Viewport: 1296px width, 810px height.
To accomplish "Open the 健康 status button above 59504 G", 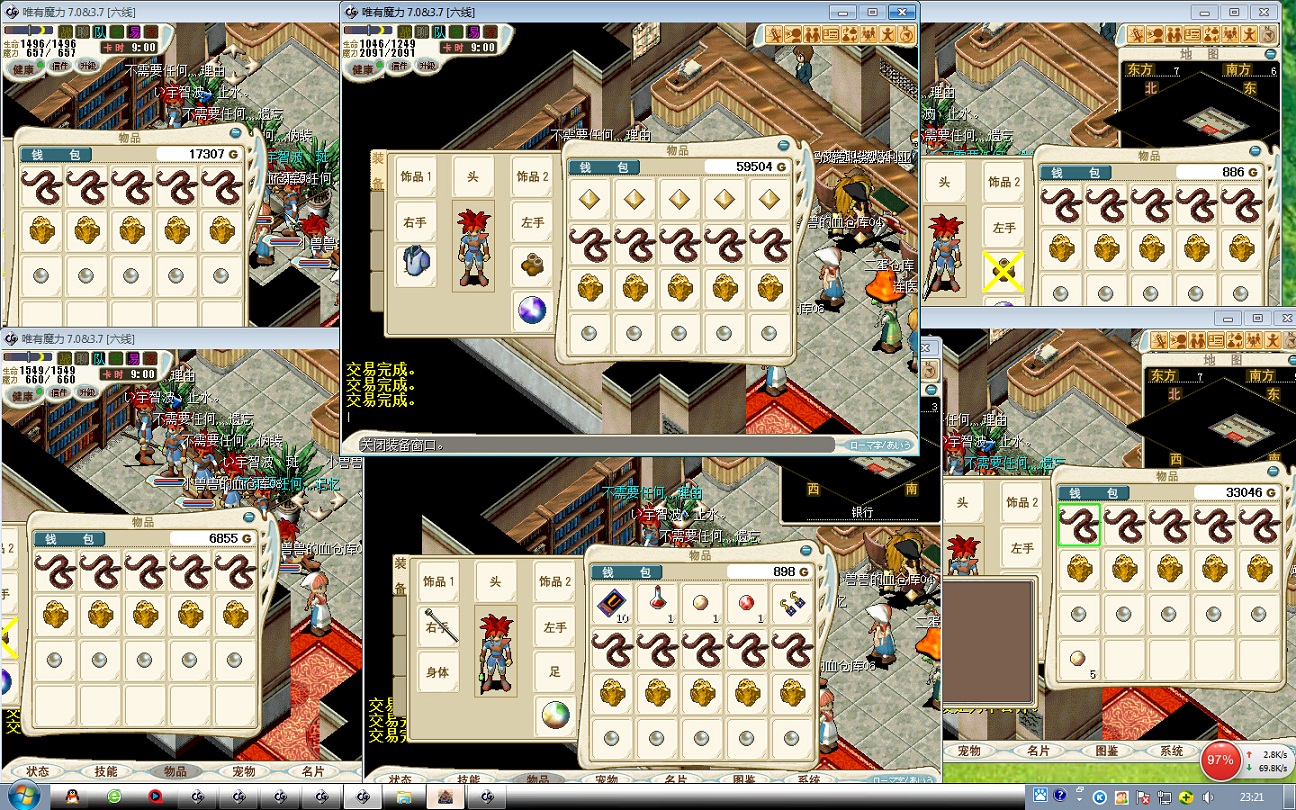I will click(x=364, y=69).
